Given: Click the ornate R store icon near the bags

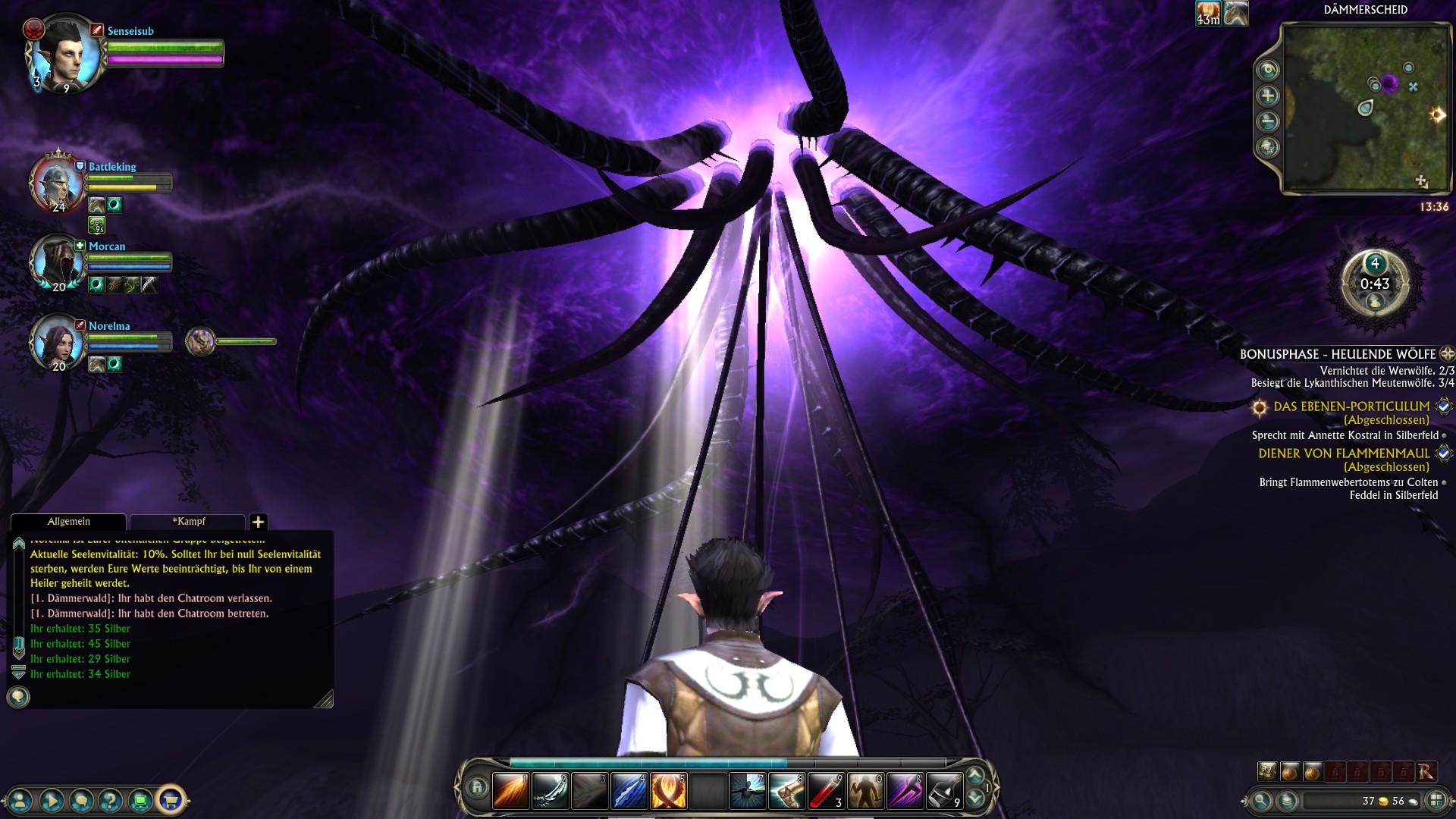Looking at the screenshot, I should [x=1426, y=771].
